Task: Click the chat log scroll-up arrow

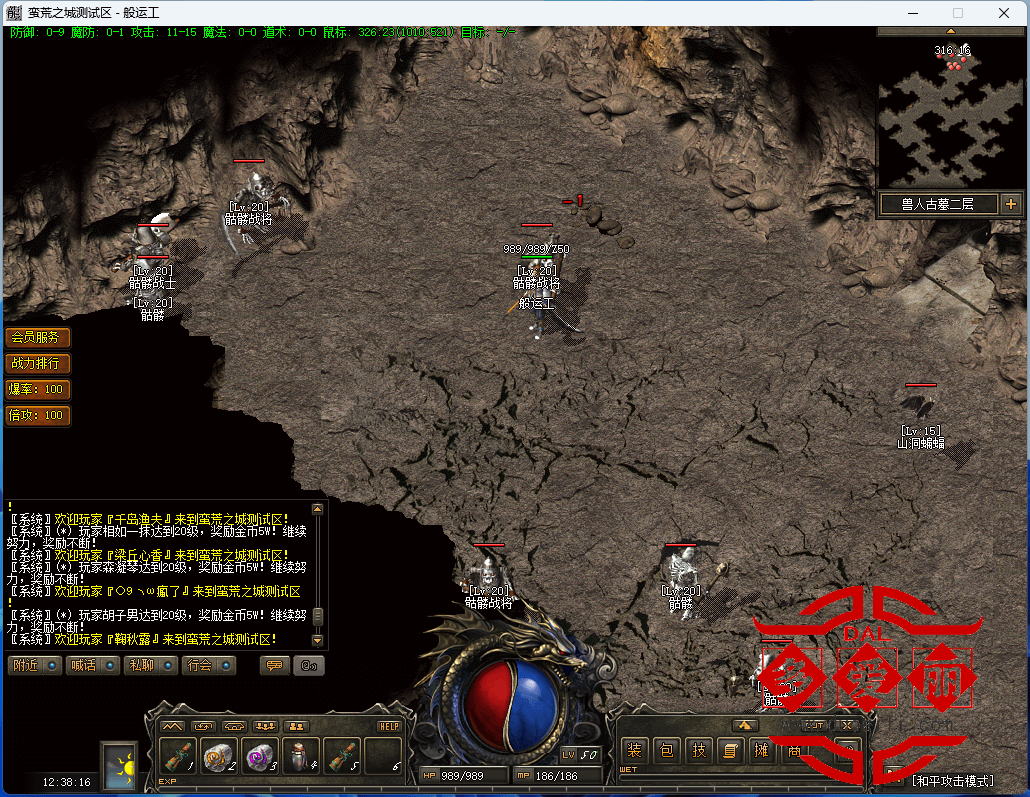Action: pos(318,509)
